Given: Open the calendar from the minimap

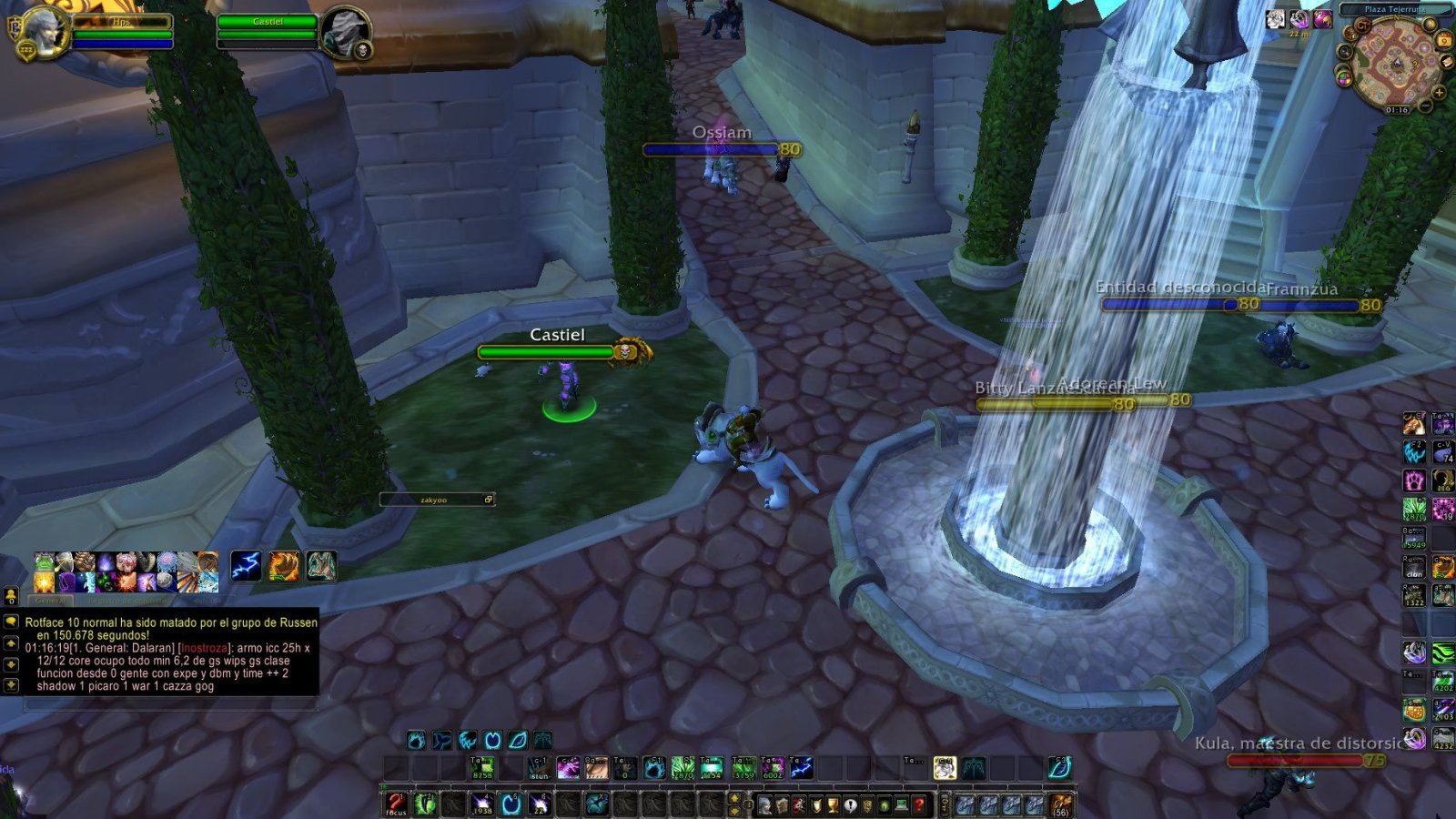Looking at the screenshot, I should [1444, 41].
